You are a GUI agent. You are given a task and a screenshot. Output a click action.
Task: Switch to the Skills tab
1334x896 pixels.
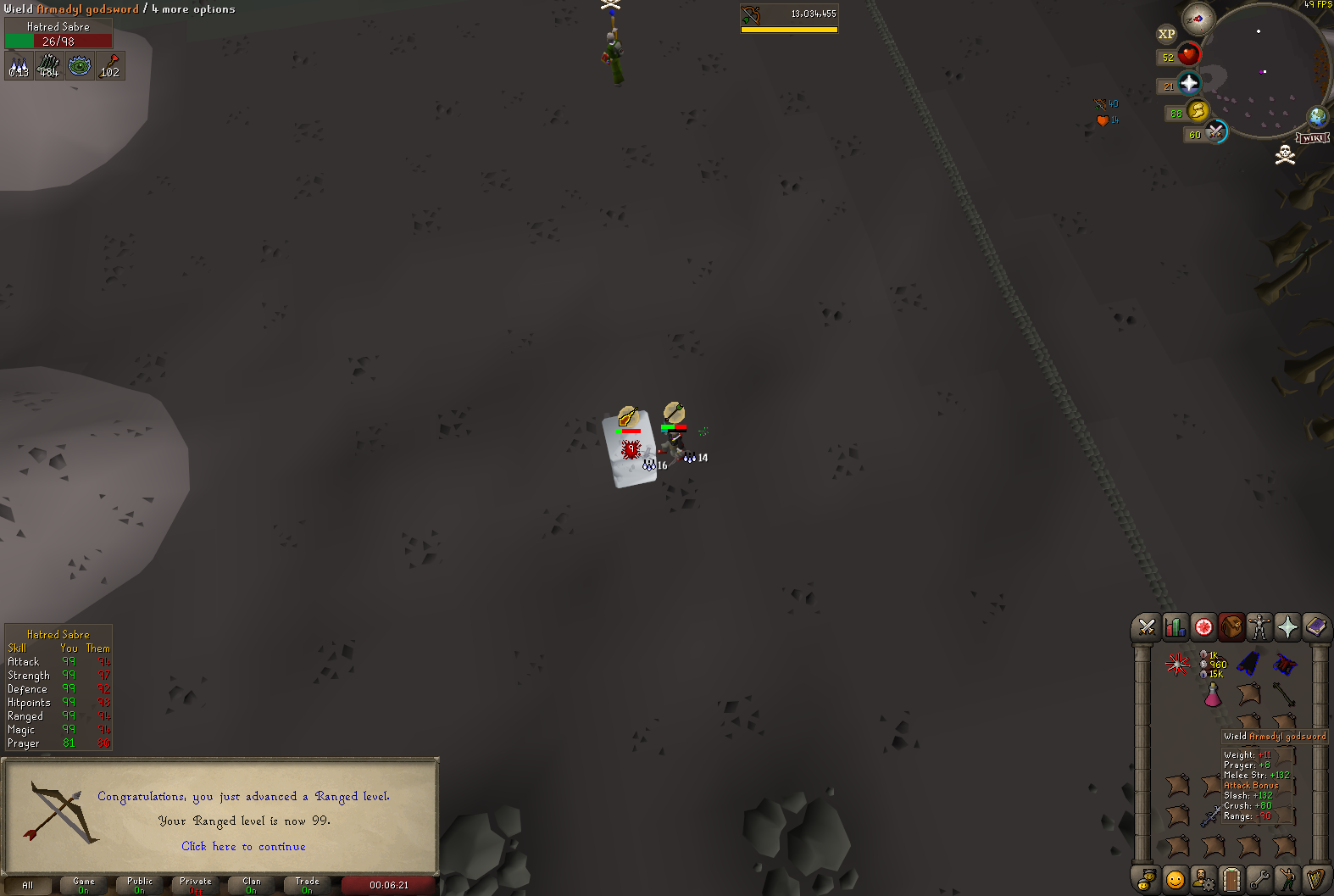[x=1175, y=627]
